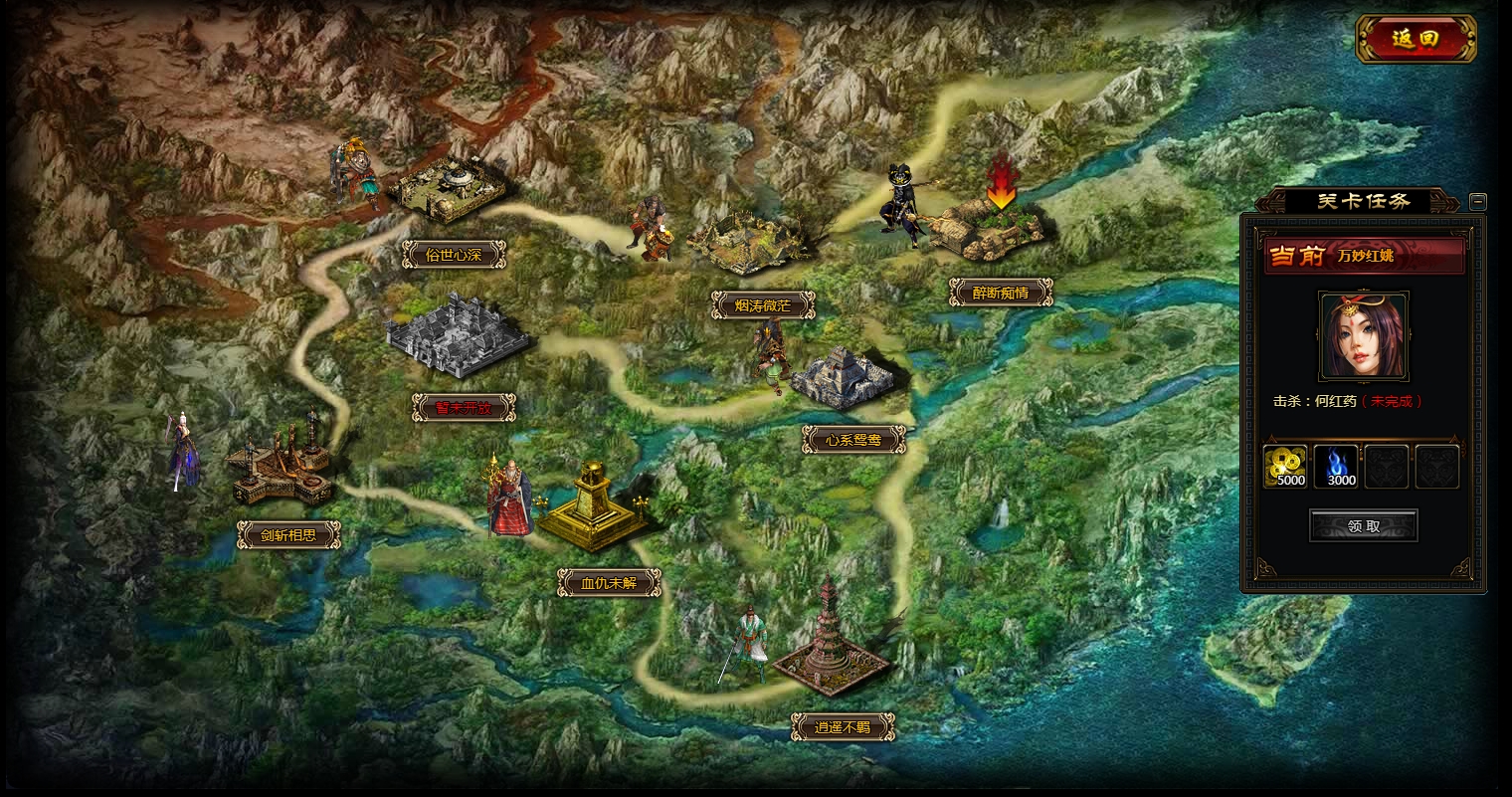
Task: Select the 5000 gold coin reward icon
Action: click(1285, 465)
